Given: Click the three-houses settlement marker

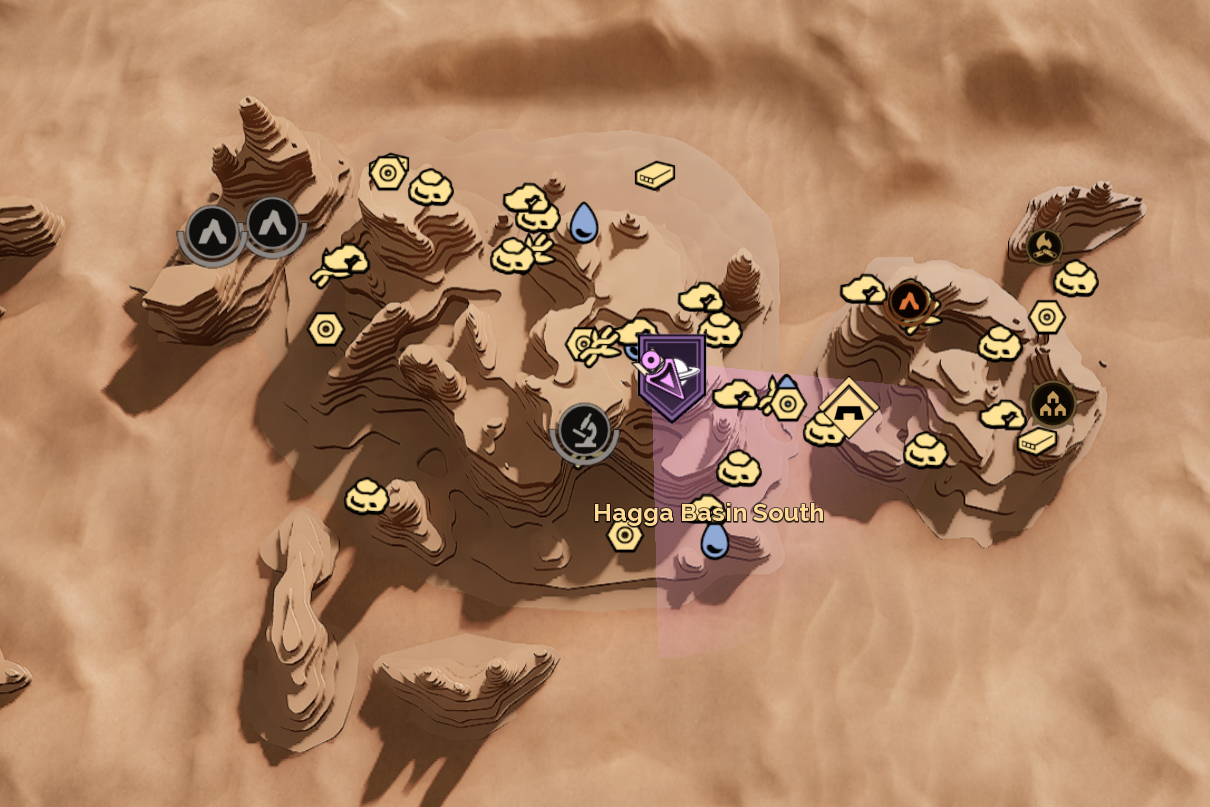Looking at the screenshot, I should (1052, 403).
